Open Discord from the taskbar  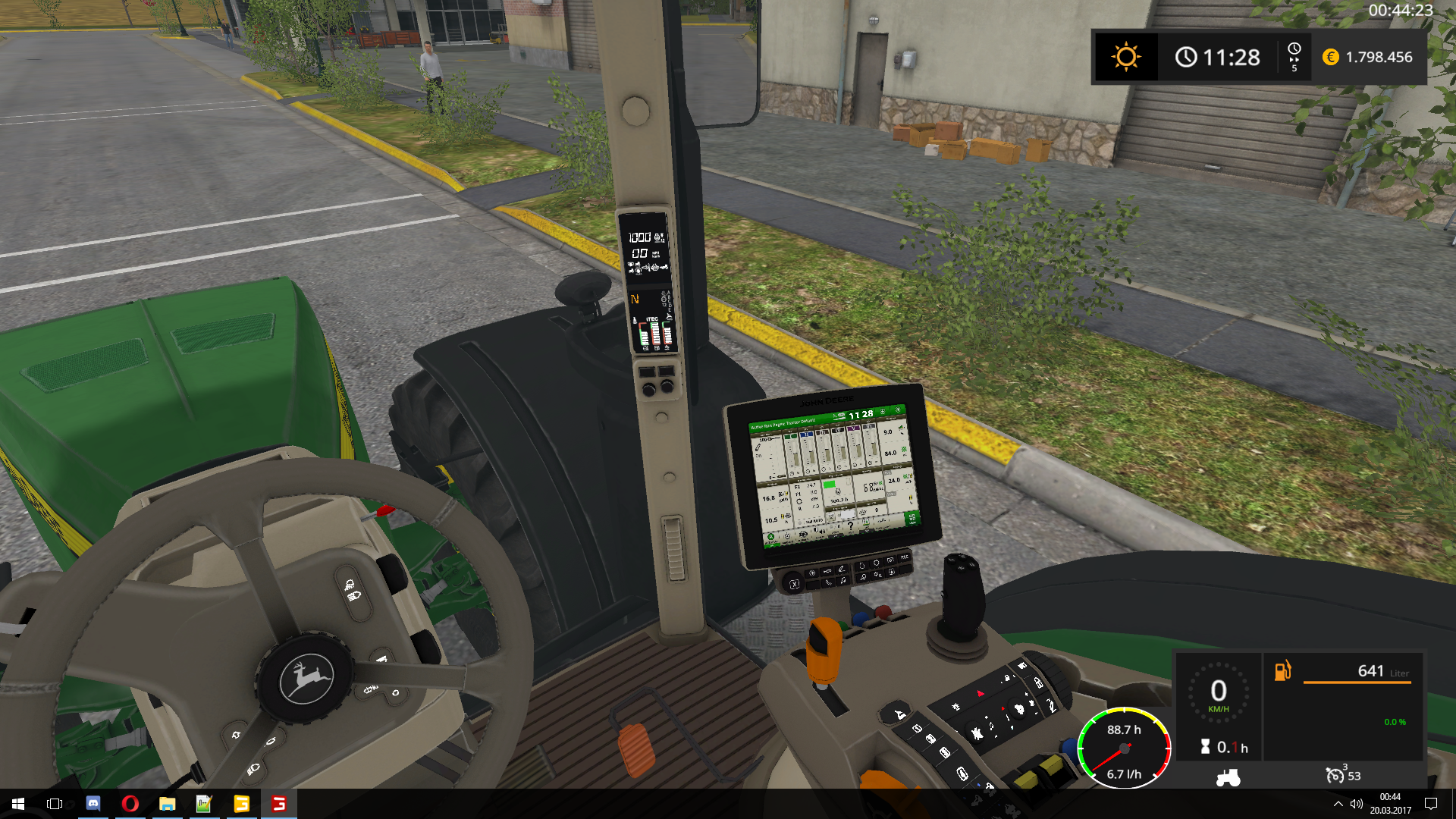tap(93, 804)
